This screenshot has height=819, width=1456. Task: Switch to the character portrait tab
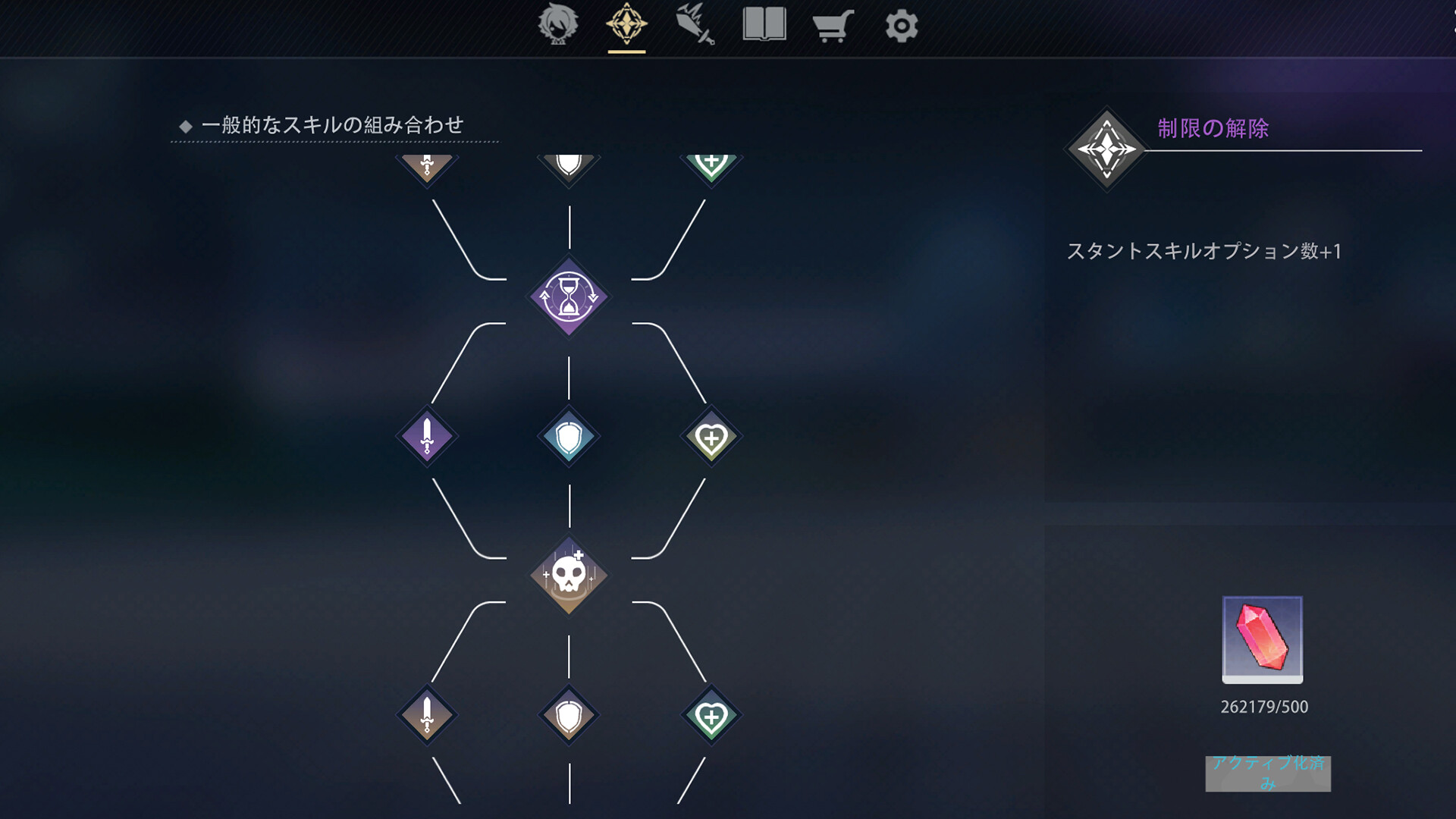tap(559, 25)
